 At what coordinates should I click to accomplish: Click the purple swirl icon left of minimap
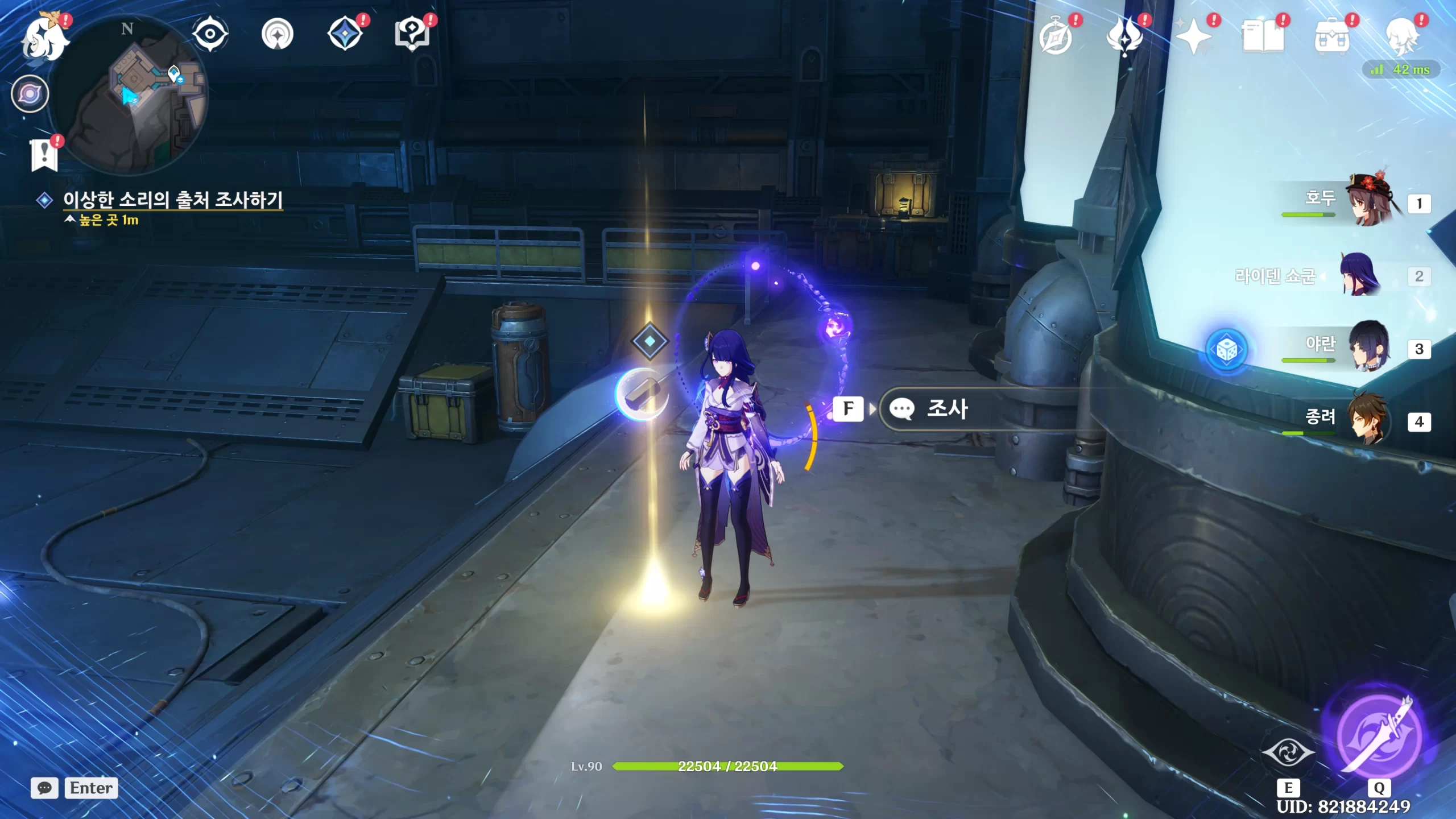(30, 94)
